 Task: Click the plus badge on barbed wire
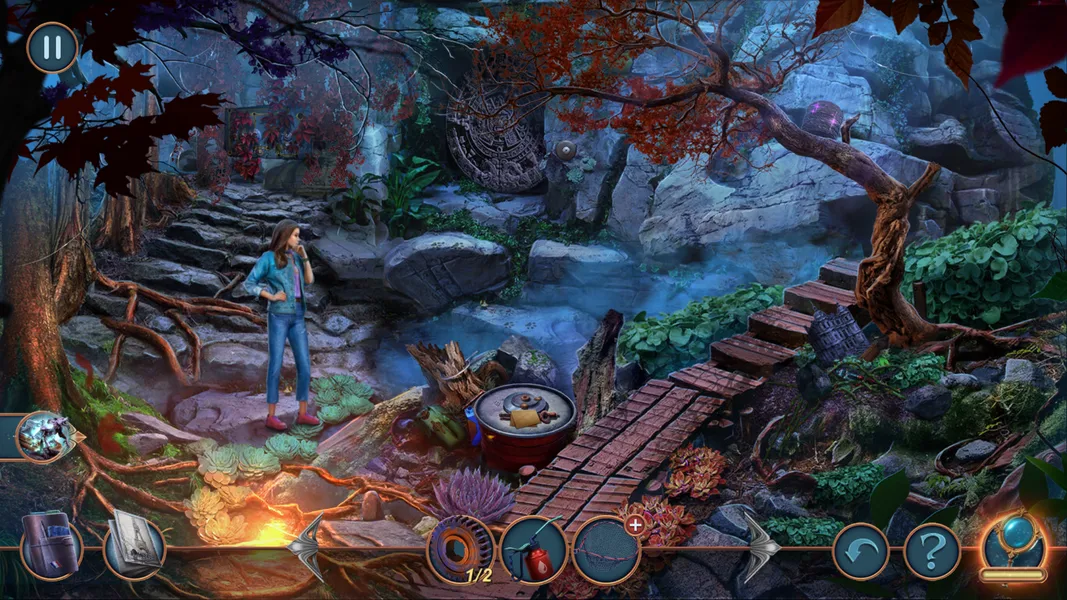coord(633,523)
